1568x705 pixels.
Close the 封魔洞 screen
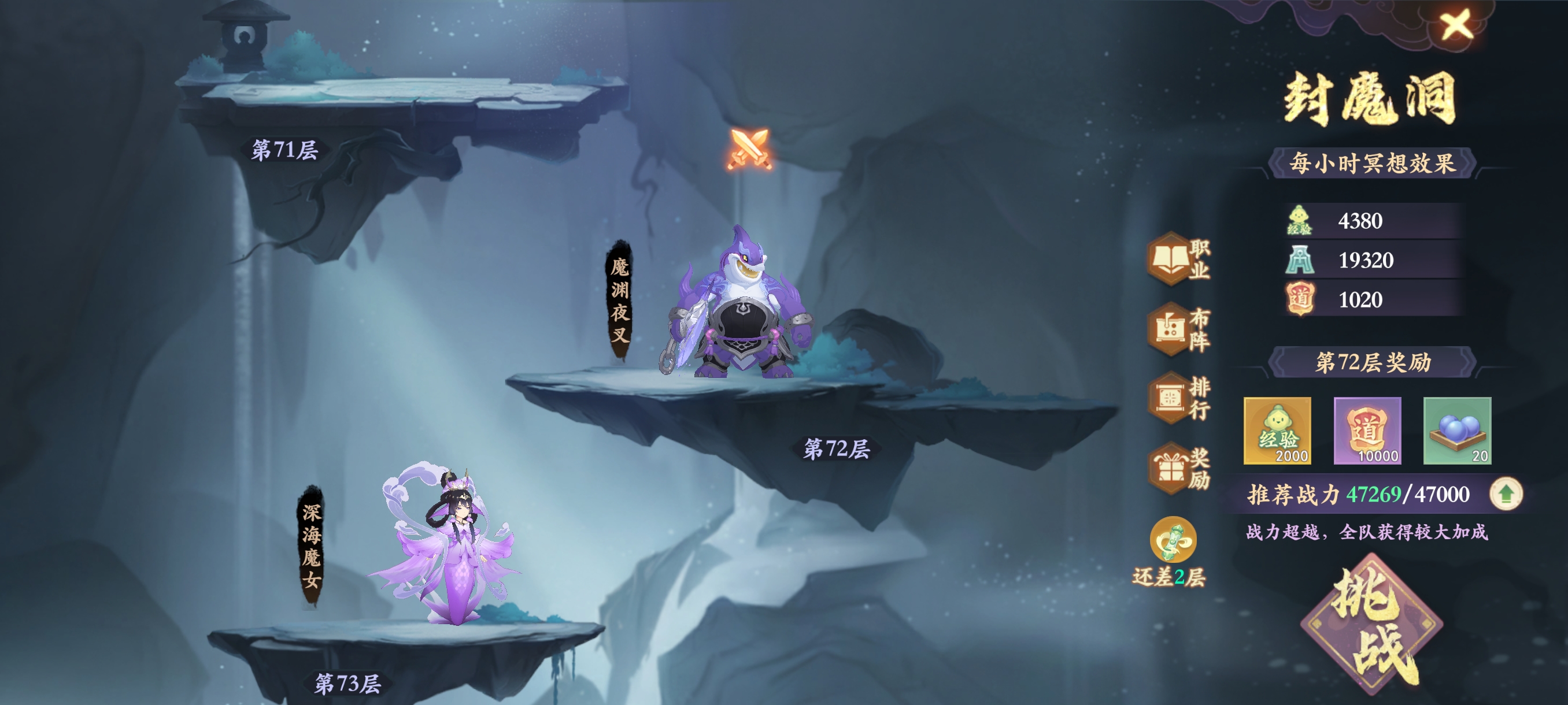point(1455,25)
